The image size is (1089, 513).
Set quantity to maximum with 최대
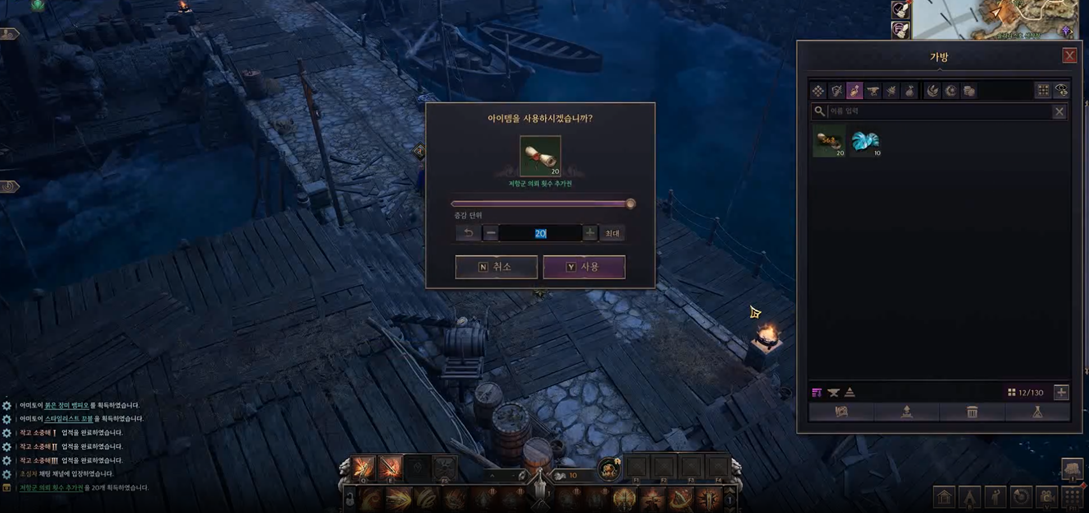pyautogui.click(x=612, y=233)
